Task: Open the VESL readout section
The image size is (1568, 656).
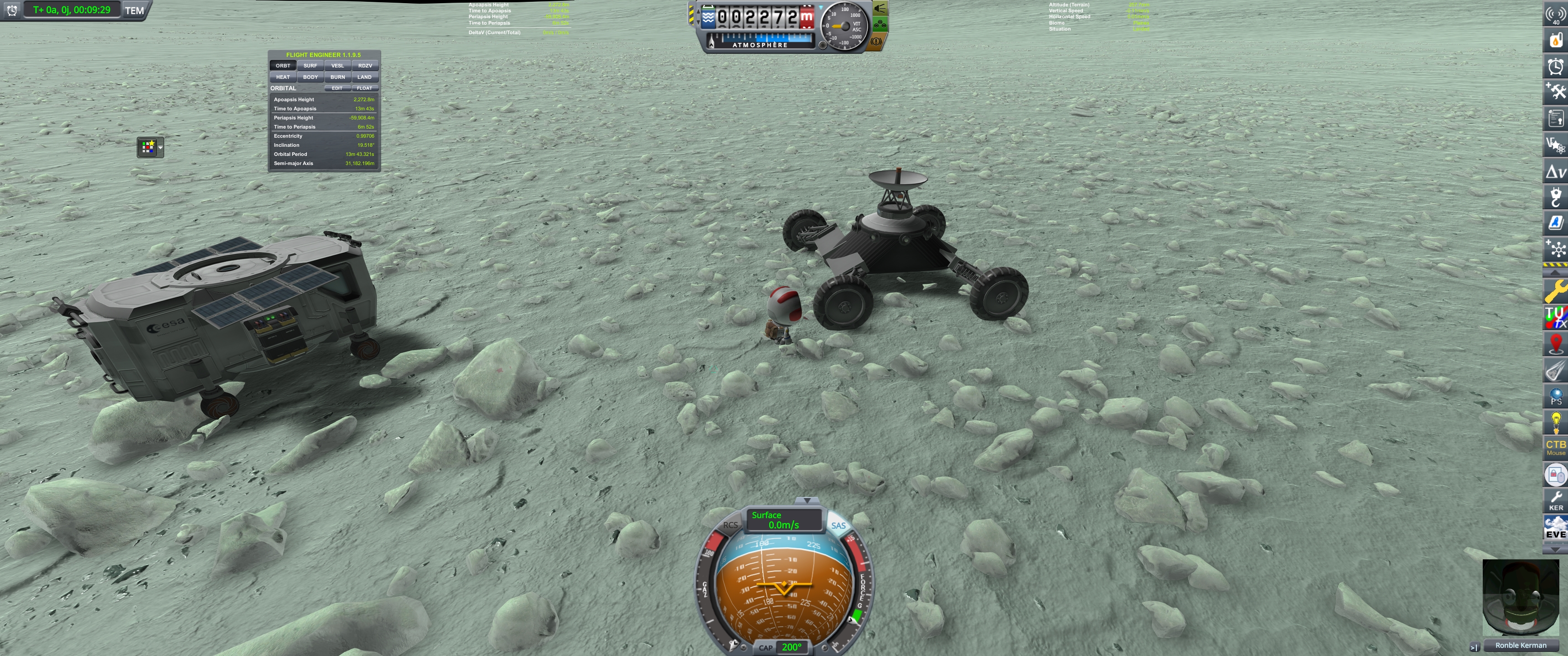Action: tap(337, 66)
